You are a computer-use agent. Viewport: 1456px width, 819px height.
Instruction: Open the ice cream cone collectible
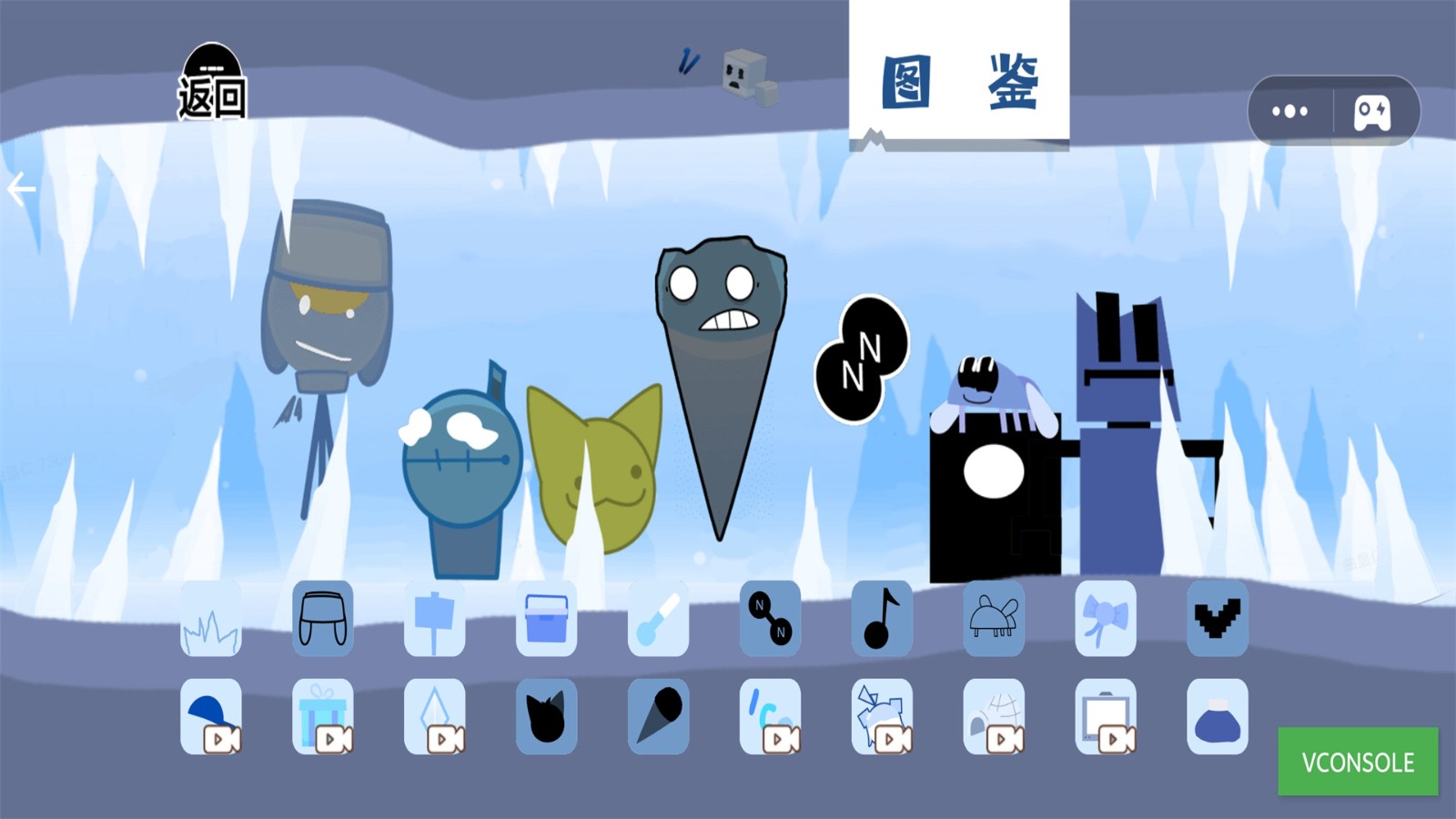(658, 717)
